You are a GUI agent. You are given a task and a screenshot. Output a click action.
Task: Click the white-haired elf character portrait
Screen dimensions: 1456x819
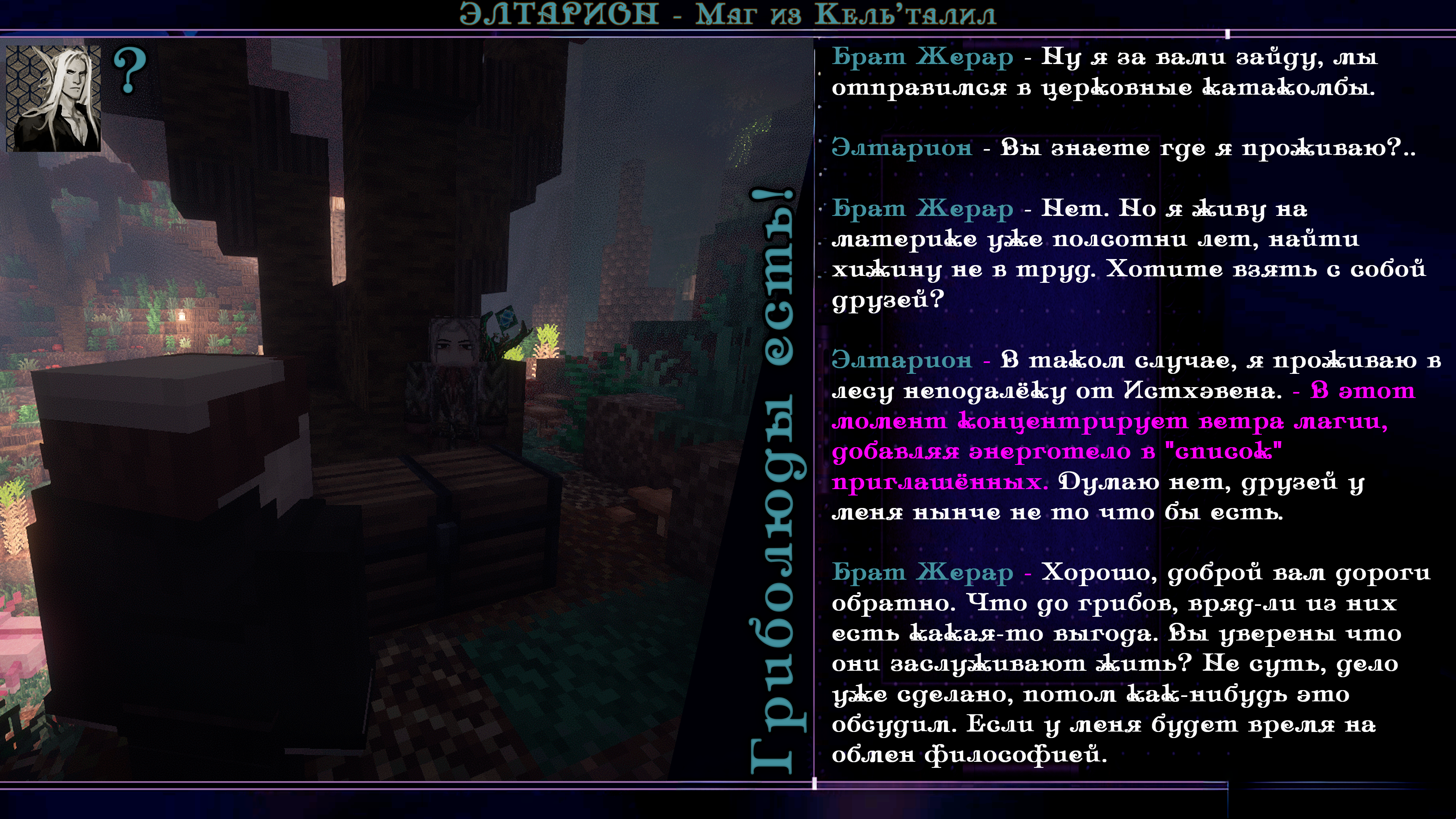pyautogui.click(x=53, y=98)
